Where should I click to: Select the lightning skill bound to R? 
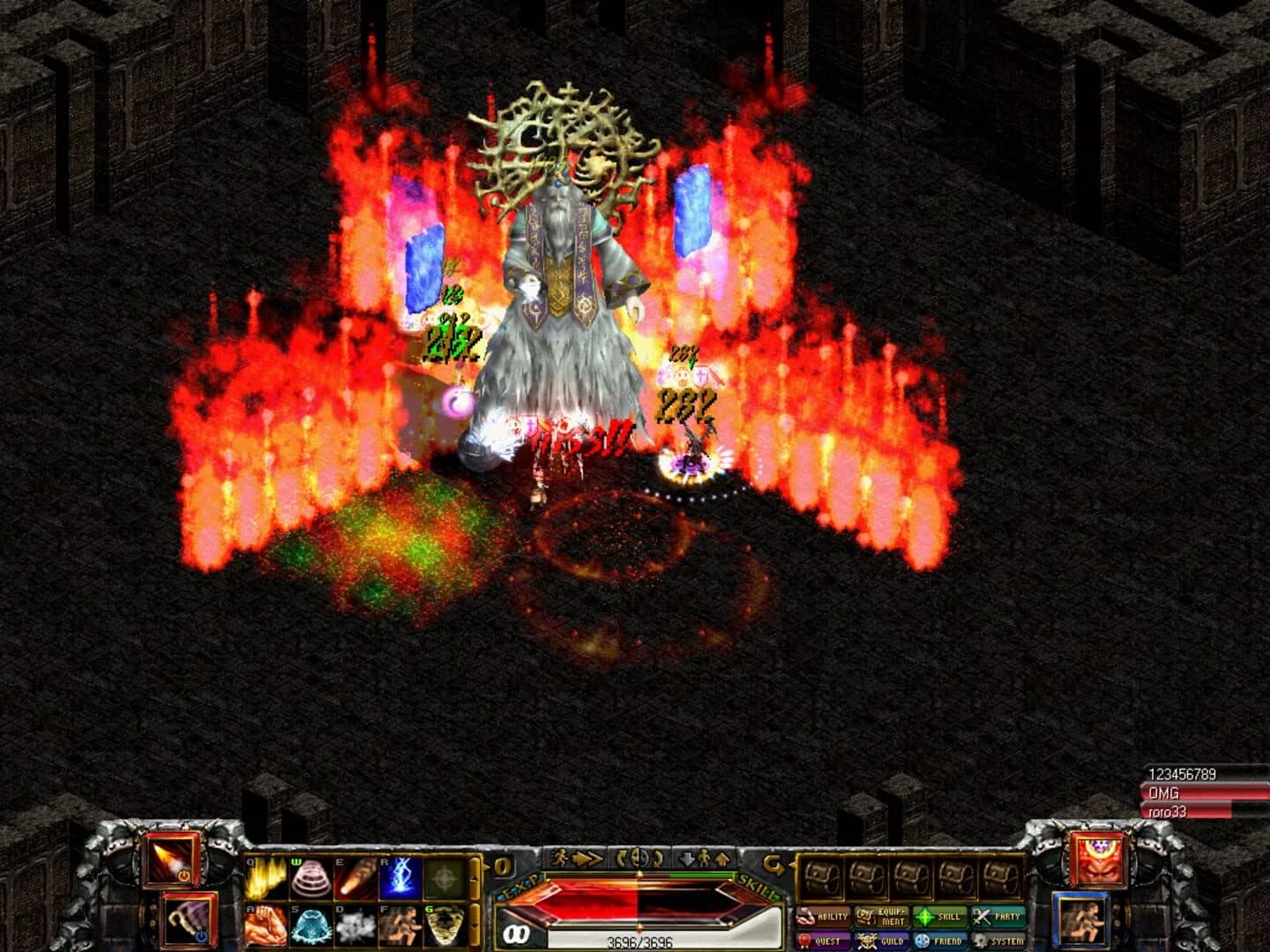(x=397, y=879)
